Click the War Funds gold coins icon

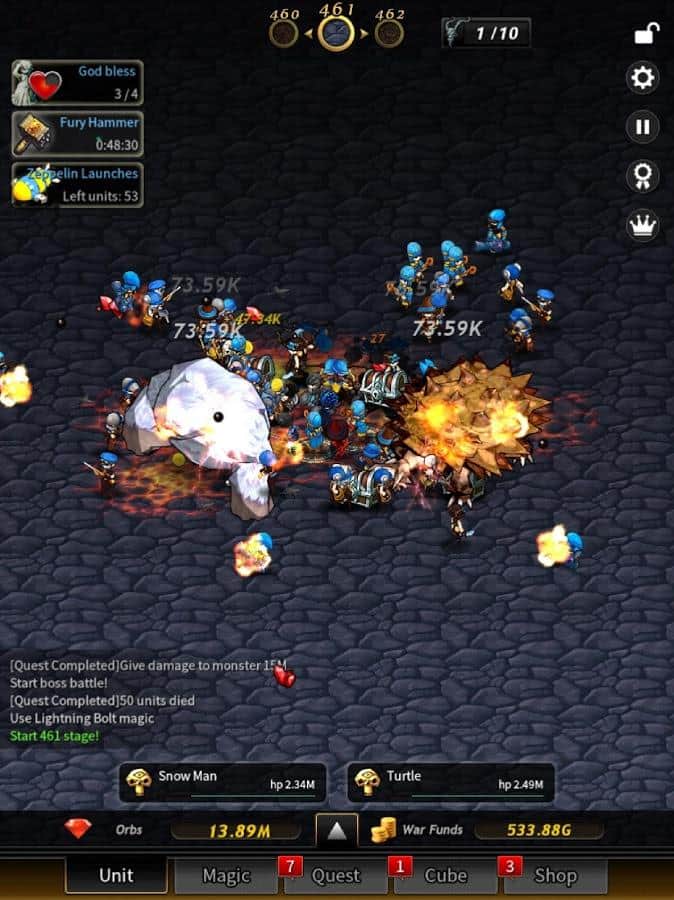383,830
